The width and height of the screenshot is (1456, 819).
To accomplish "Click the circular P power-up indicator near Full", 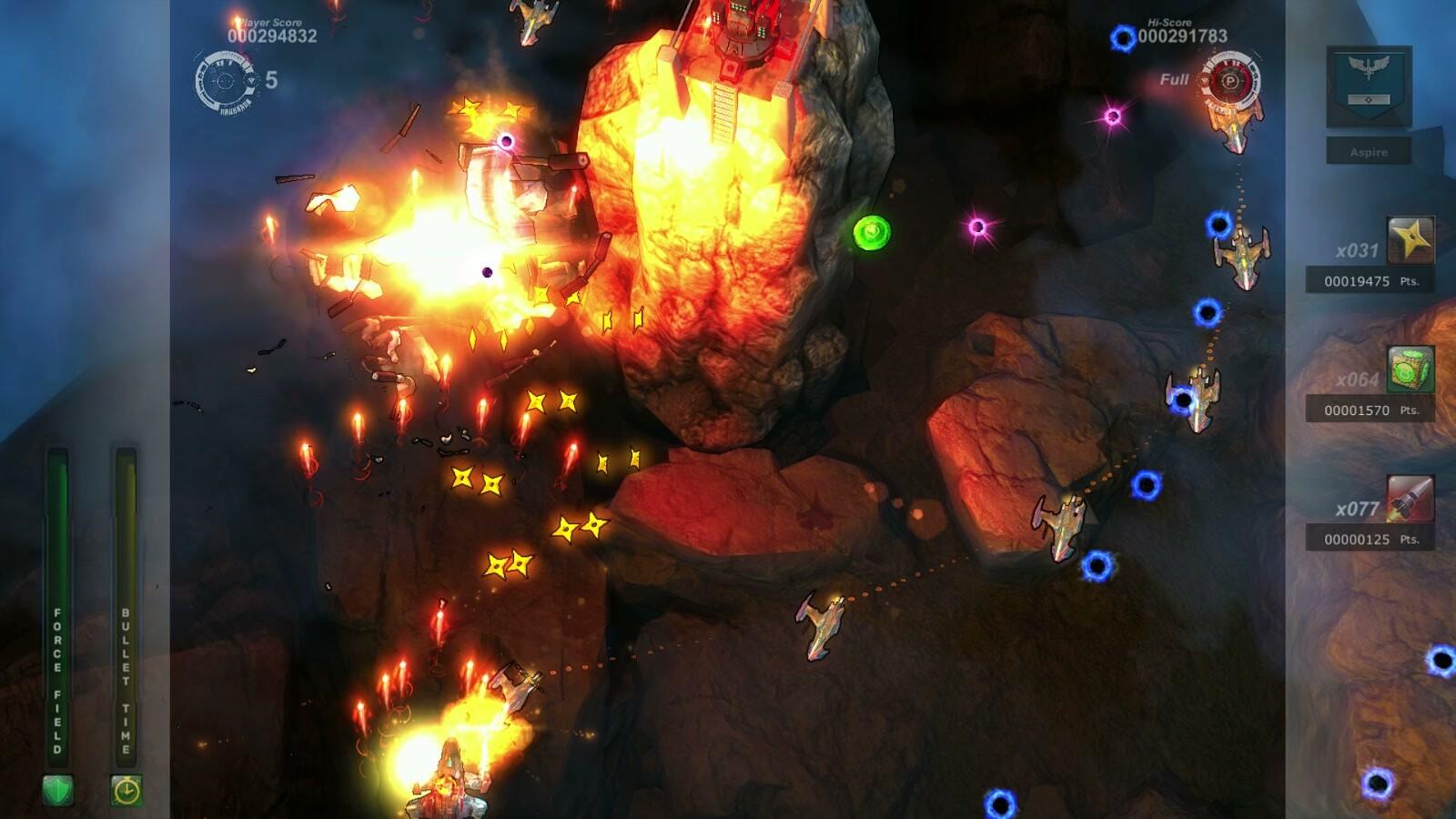I will (1233, 80).
